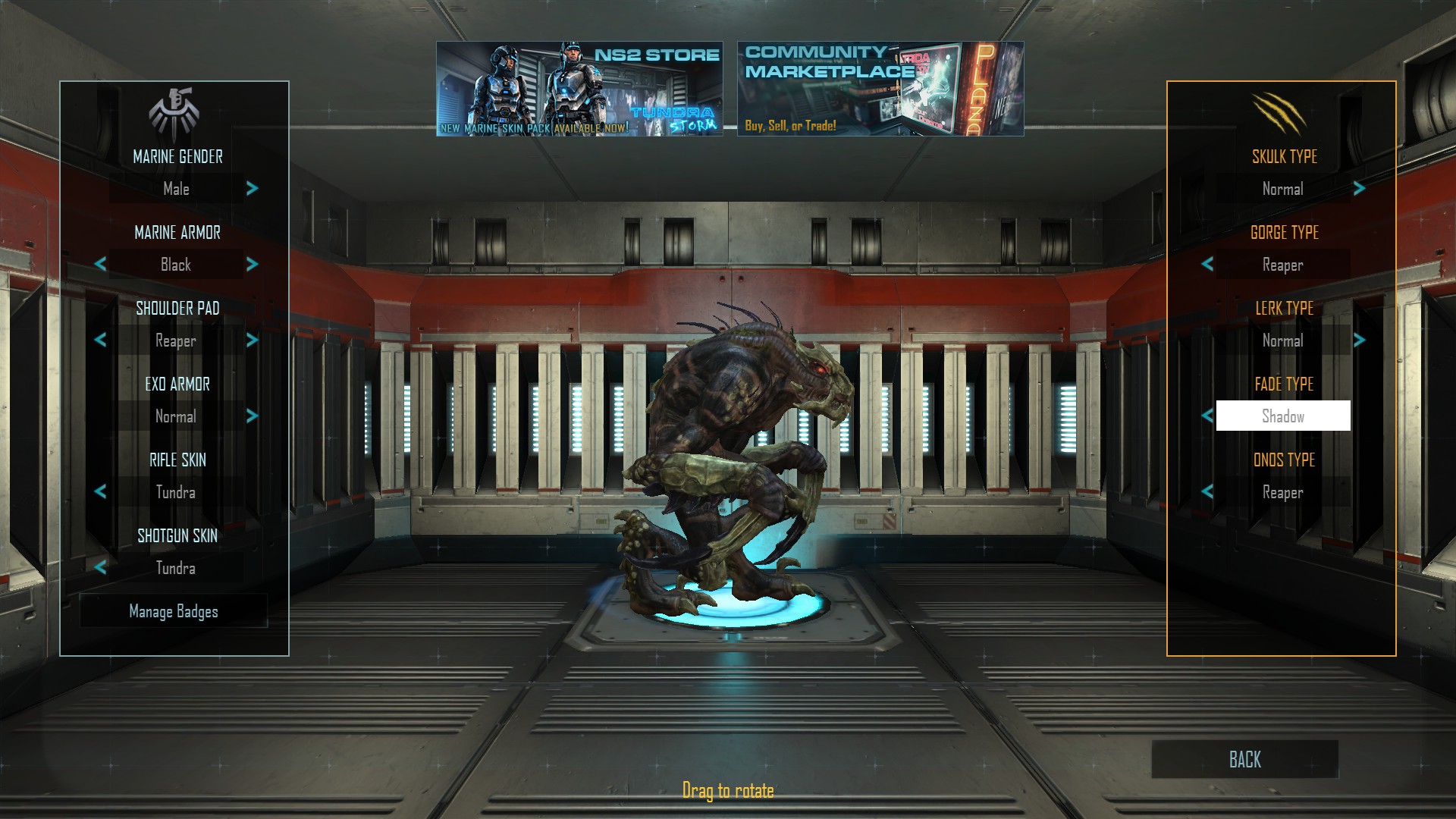Image resolution: width=1456 pixels, height=819 pixels.
Task: Cycle Skulk Type forward from Normal
Action: pos(1357,189)
